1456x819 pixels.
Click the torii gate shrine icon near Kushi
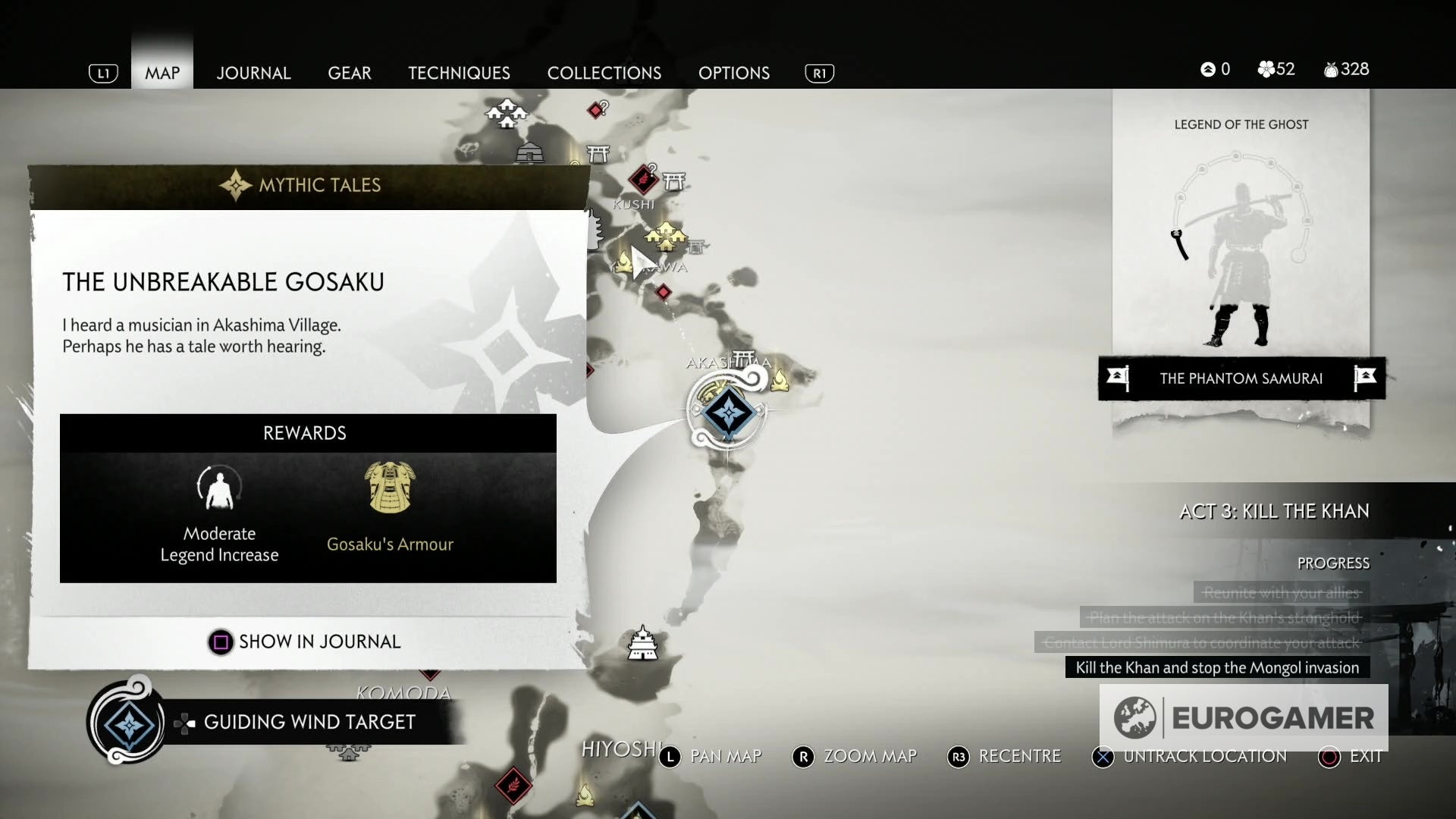675,181
